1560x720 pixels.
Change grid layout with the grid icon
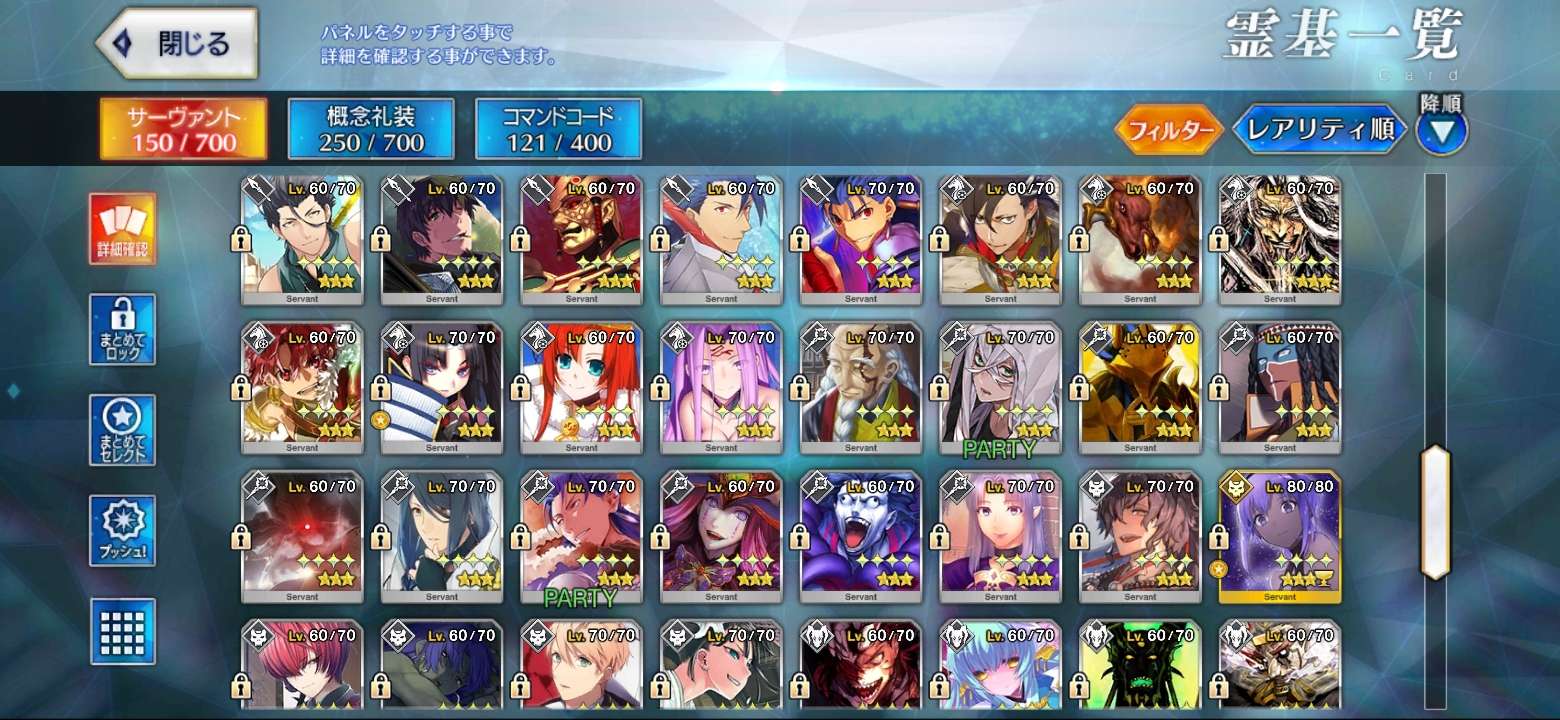[122, 631]
